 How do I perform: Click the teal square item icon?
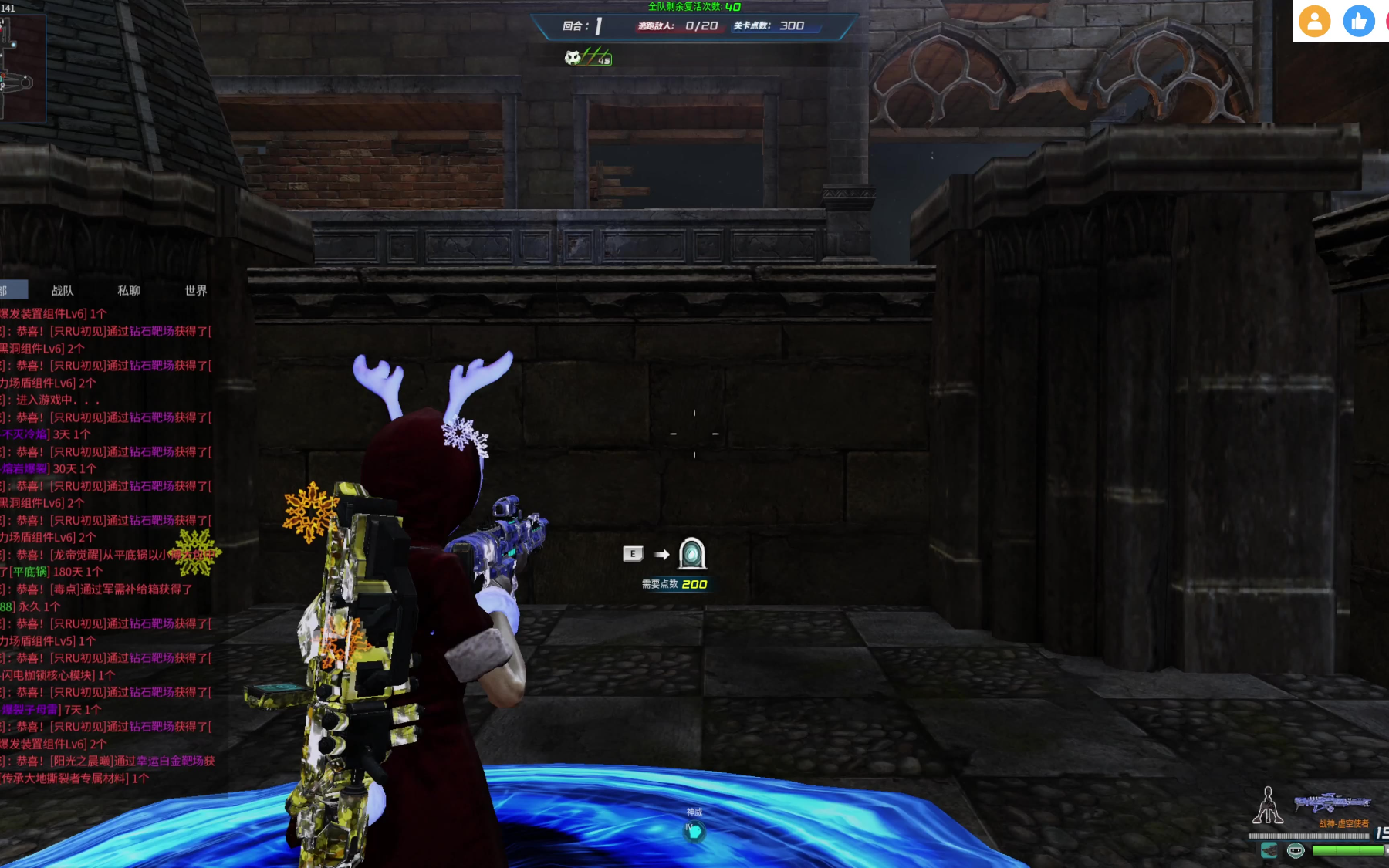coord(1269,850)
